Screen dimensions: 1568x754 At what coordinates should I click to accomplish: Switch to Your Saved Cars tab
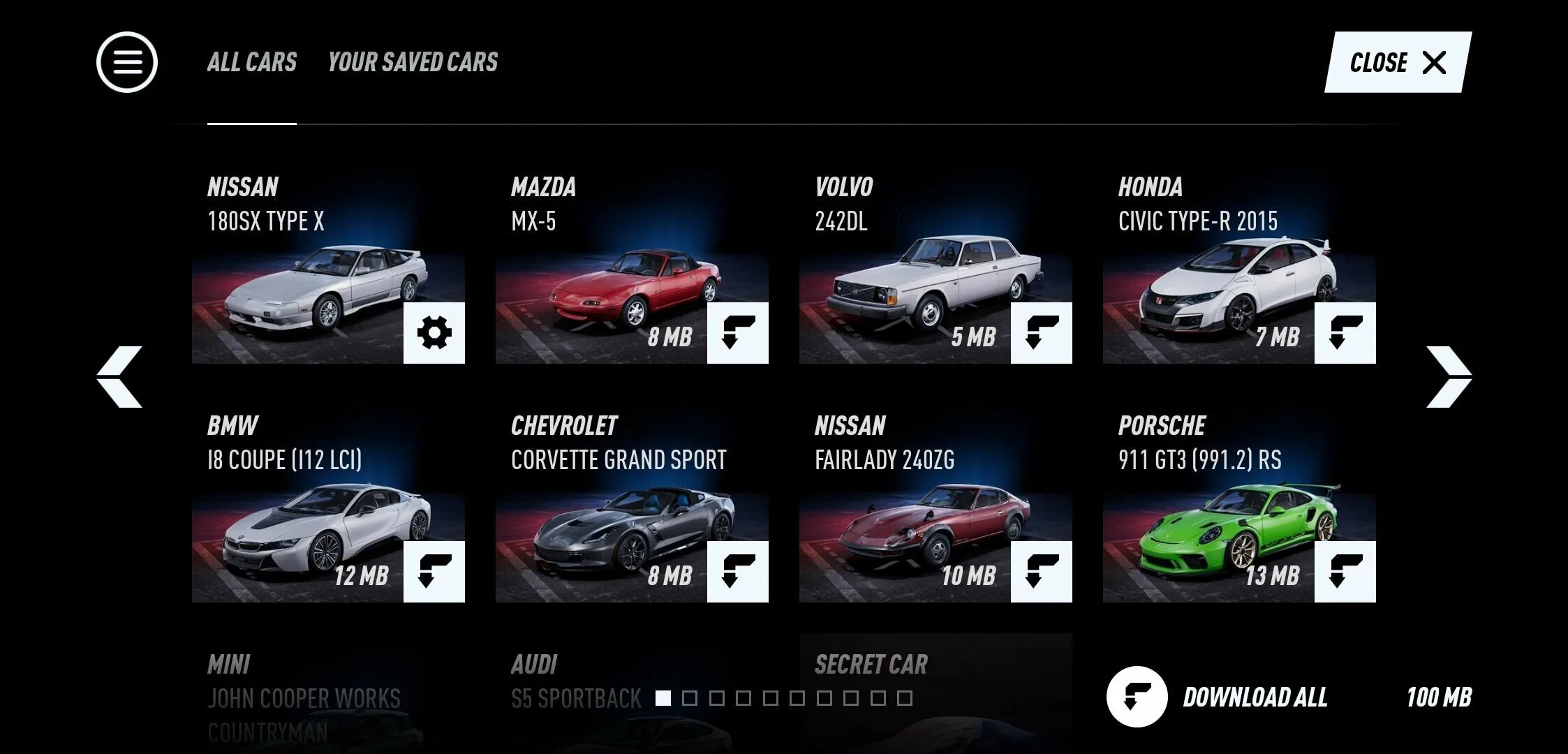413,62
